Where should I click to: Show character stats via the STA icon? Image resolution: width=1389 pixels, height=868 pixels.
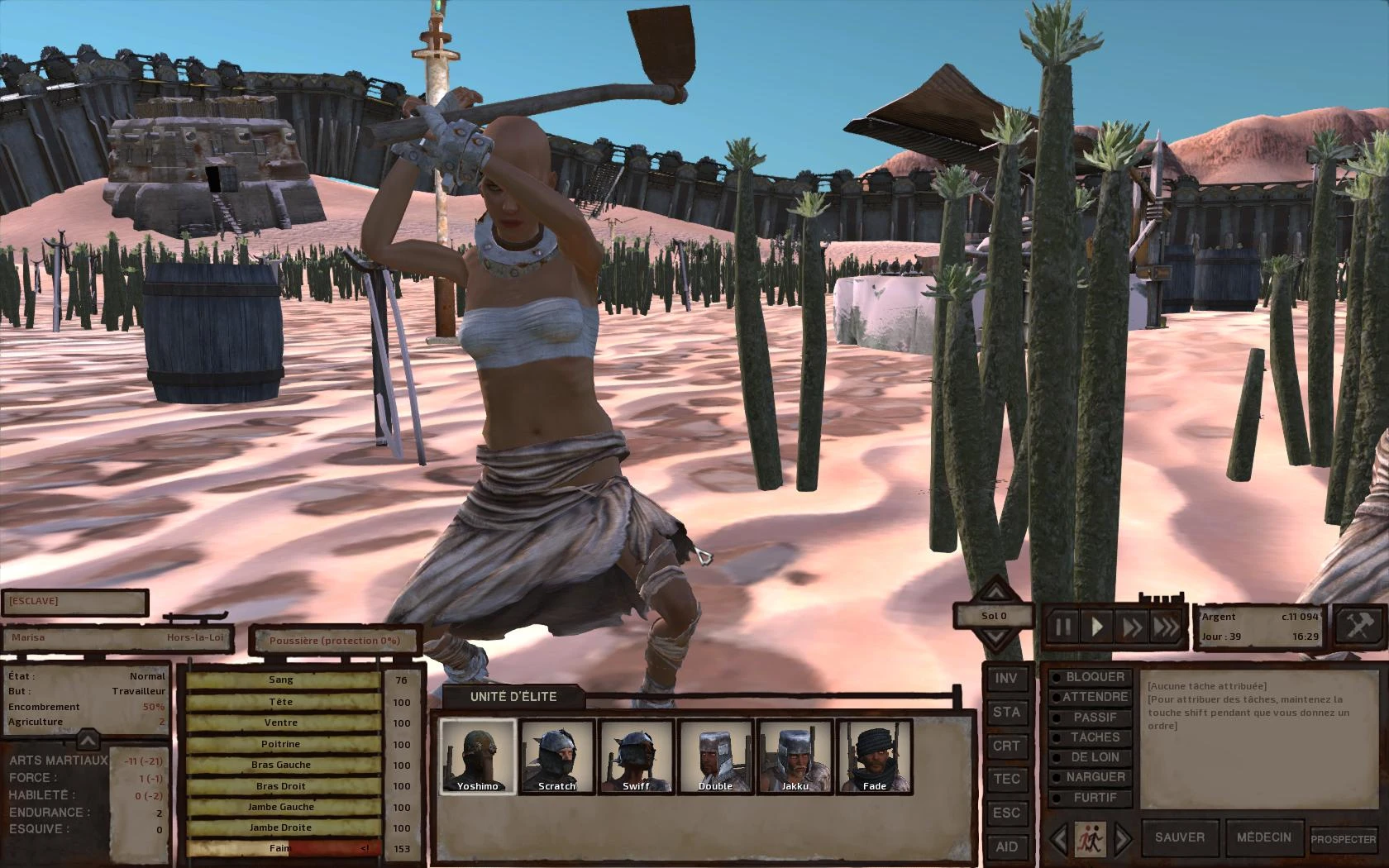tap(1007, 712)
